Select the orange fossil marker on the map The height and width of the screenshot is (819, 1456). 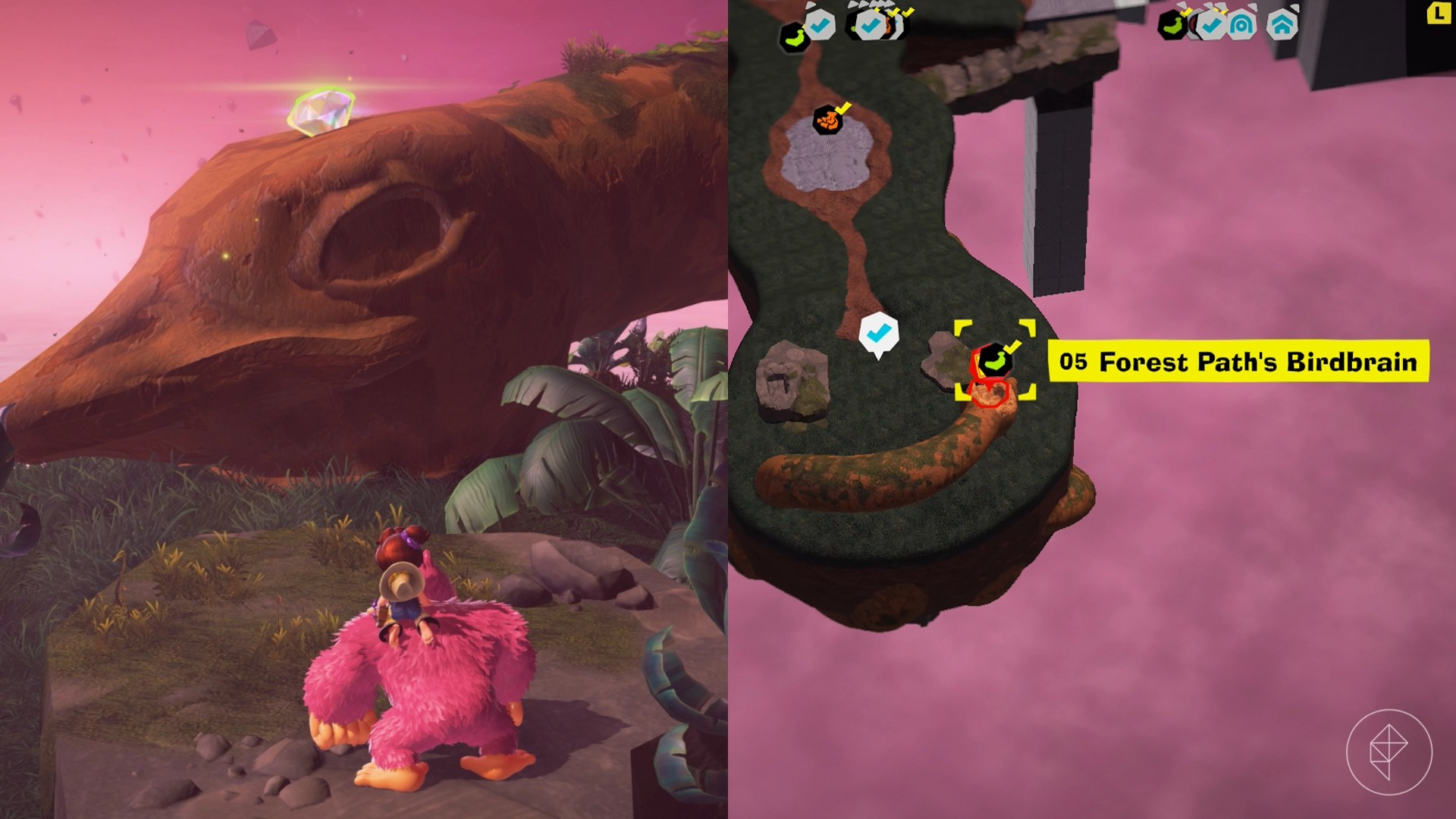(827, 121)
